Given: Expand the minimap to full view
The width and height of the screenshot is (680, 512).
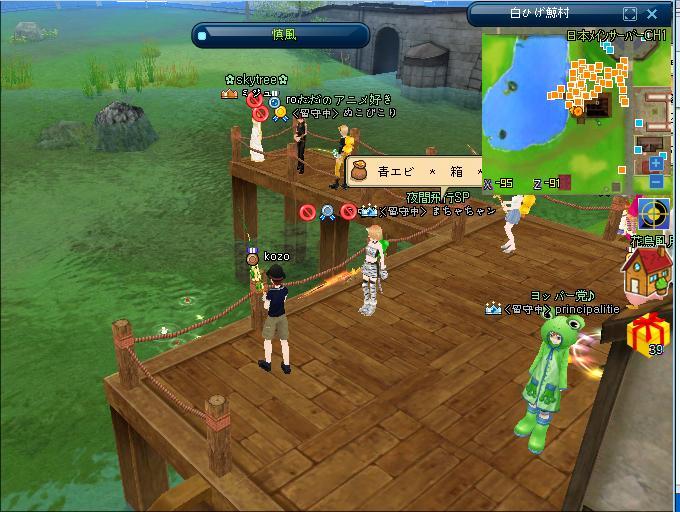Looking at the screenshot, I should [630, 14].
